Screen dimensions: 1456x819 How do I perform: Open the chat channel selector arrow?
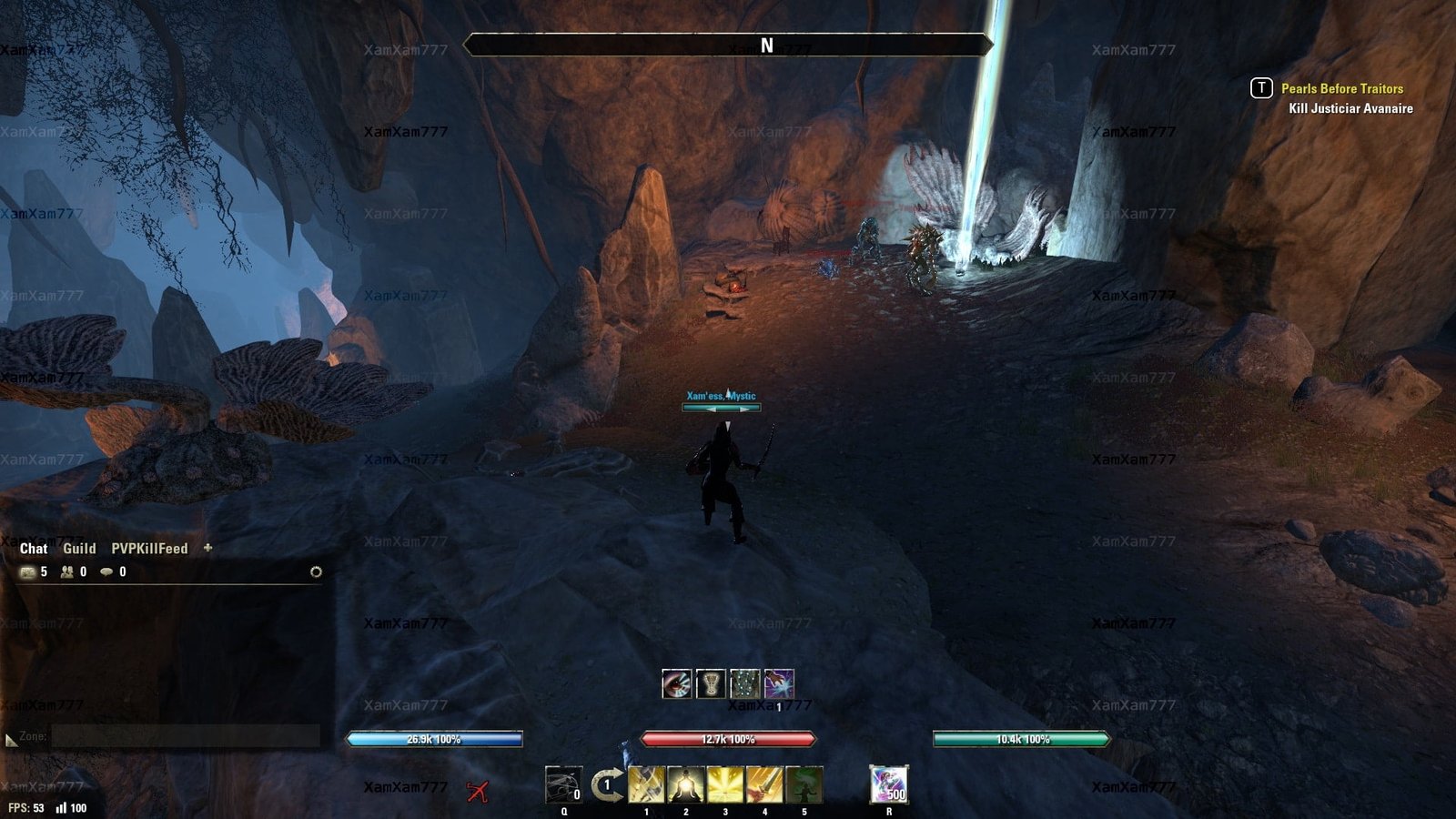tap(11, 741)
